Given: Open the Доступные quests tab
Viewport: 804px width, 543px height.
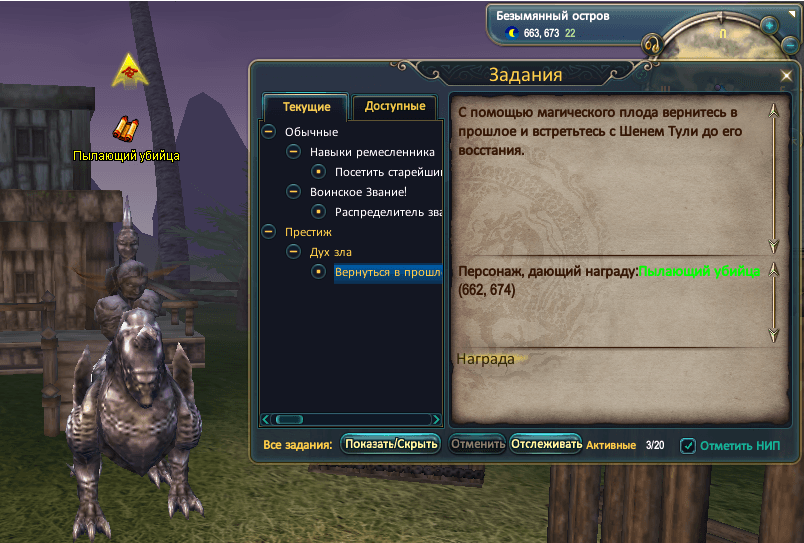Looking at the screenshot, I should tap(394, 106).
